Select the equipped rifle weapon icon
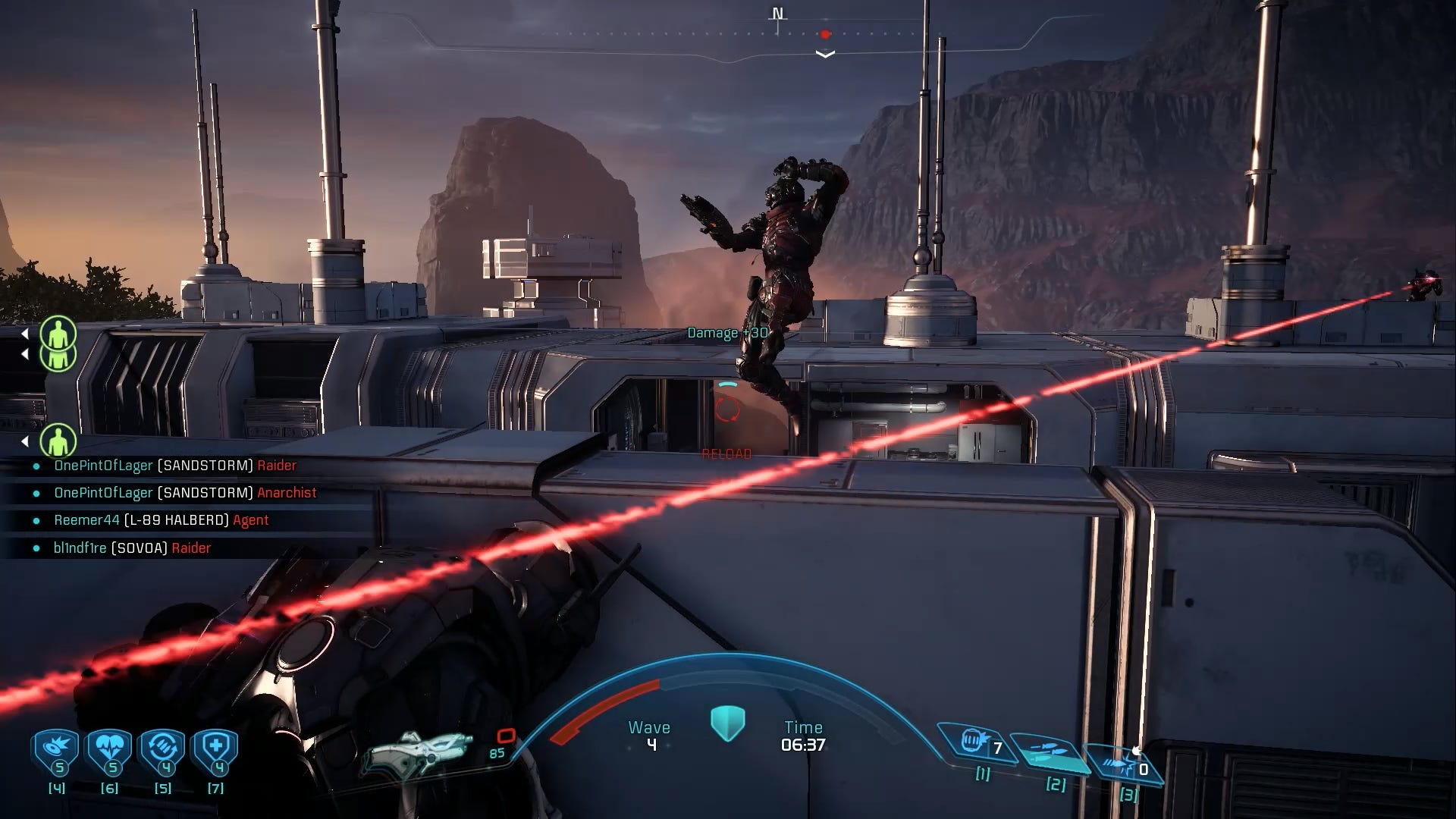Screen dimensions: 1456x819 point(417,752)
